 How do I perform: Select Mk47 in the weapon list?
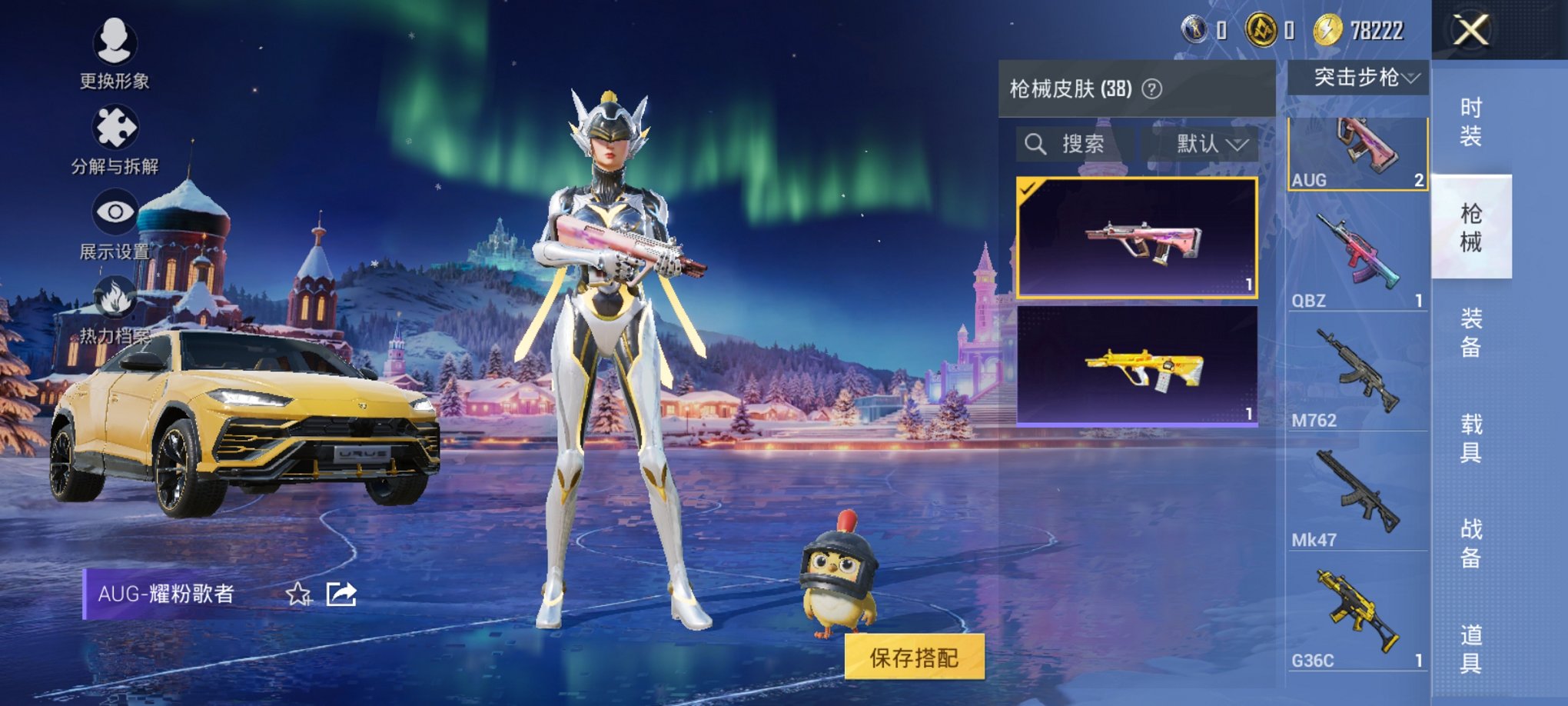(1357, 496)
